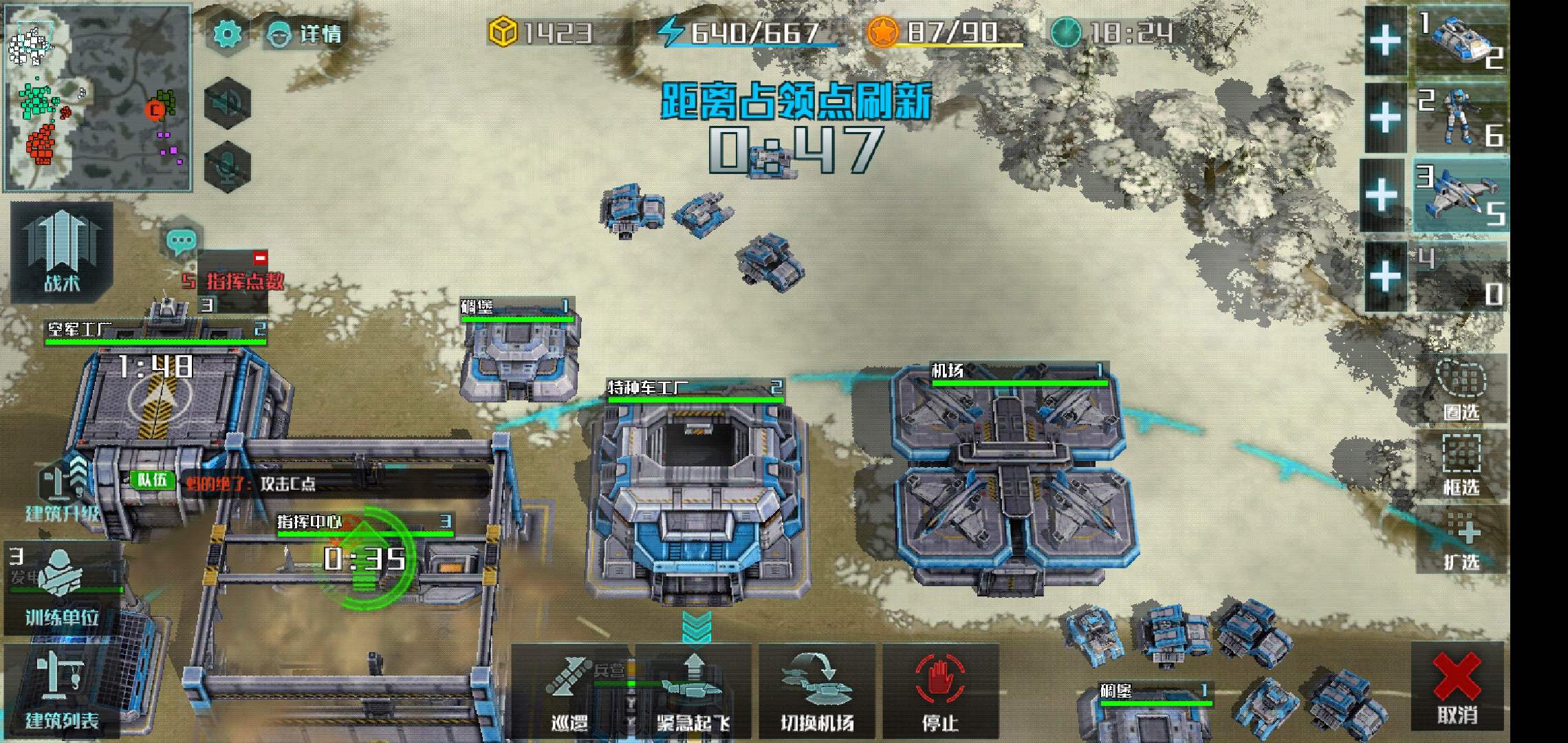The image size is (1568, 743).
Task: Toggle the microphone voice button
Action: (x=228, y=166)
